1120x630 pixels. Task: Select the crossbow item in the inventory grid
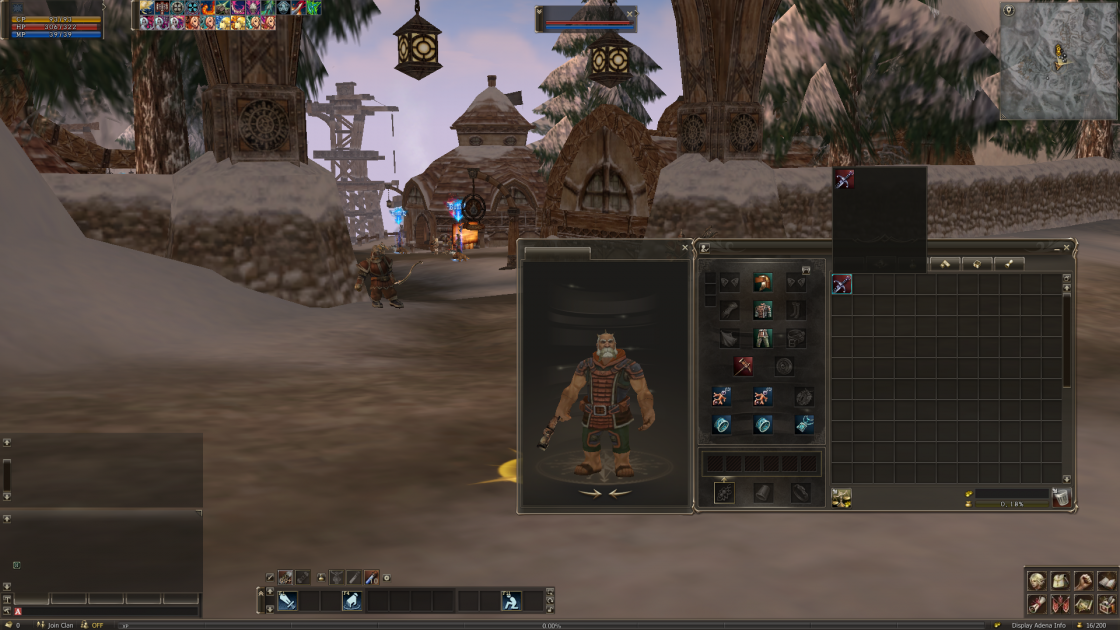tap(842, 284)
